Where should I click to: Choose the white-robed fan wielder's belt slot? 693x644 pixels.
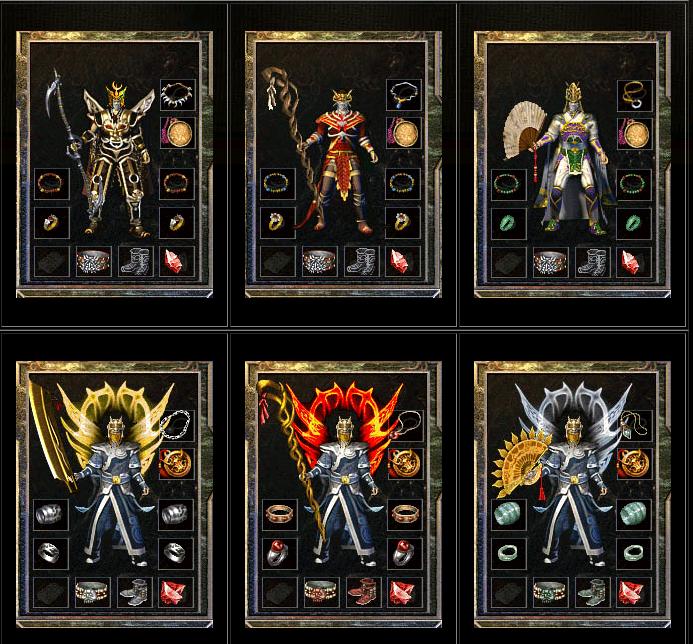(x=549, y=262)
